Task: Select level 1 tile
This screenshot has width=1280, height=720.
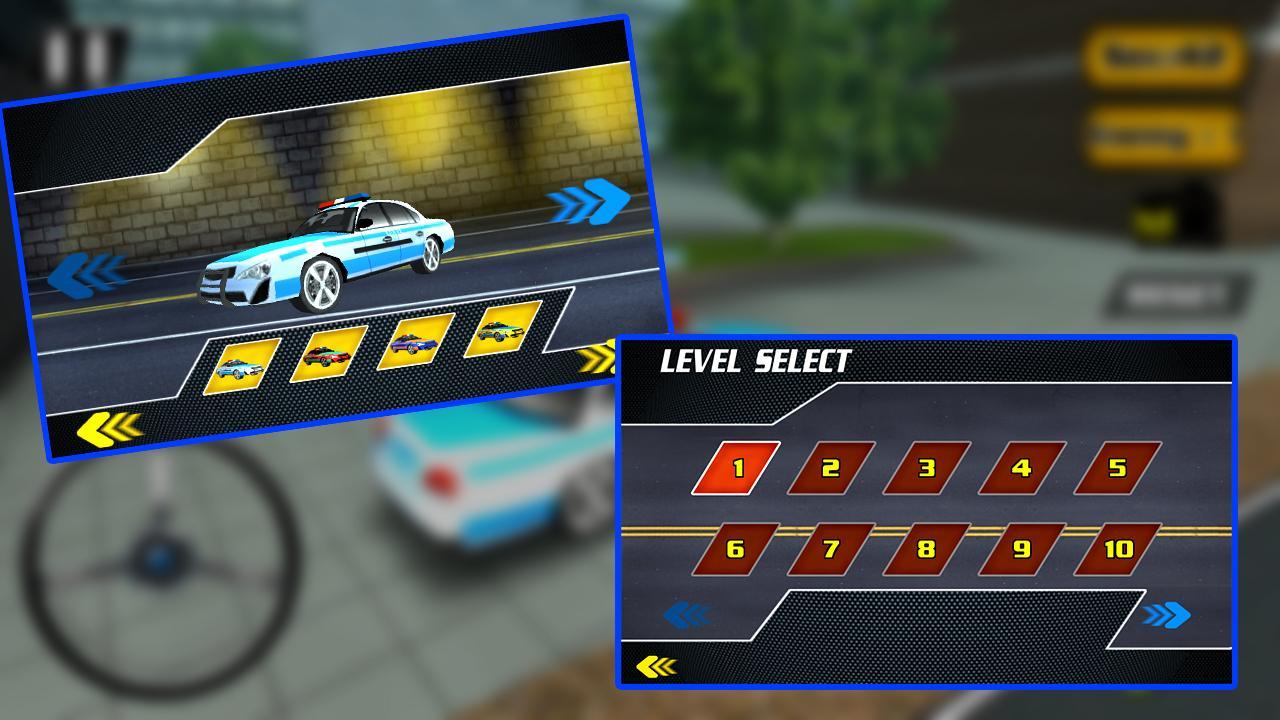Action: 736,468
